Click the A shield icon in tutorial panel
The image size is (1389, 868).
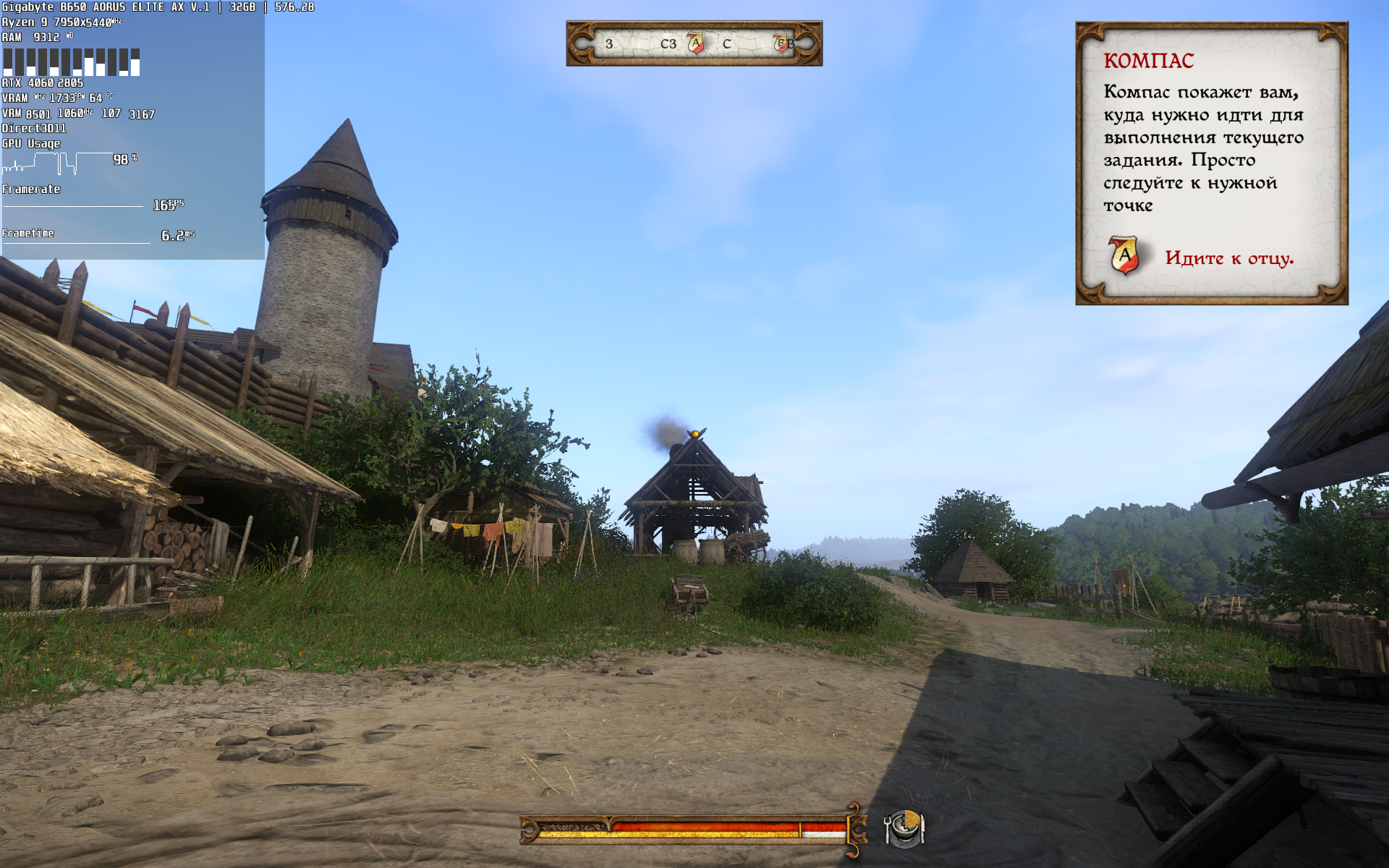pos(1123,255)
